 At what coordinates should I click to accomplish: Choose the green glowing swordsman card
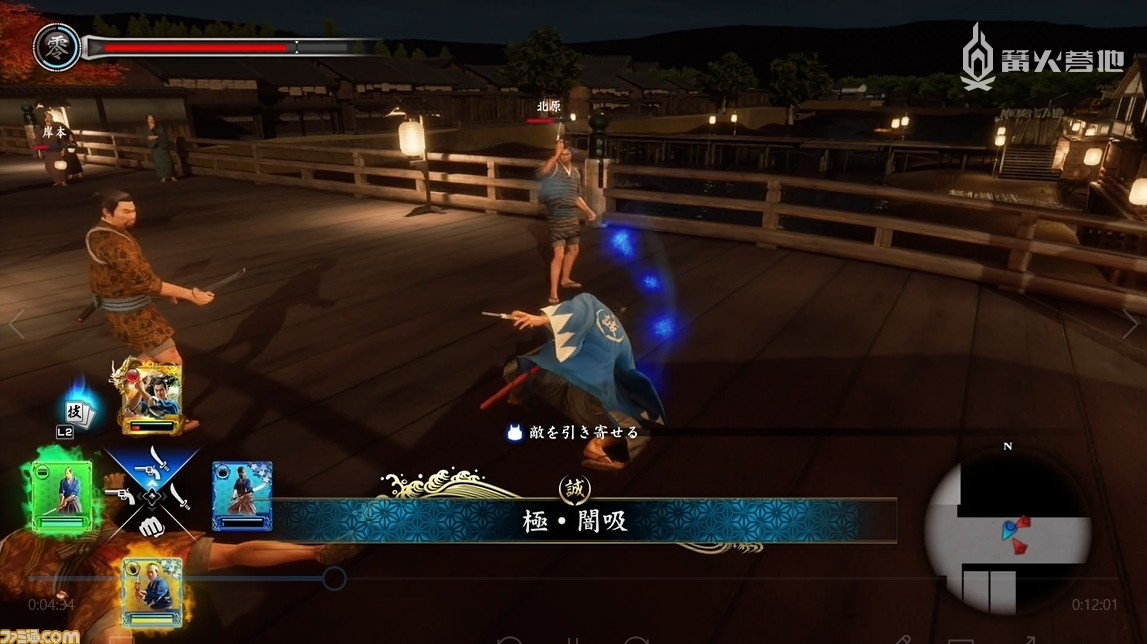(x=62, y=495)
